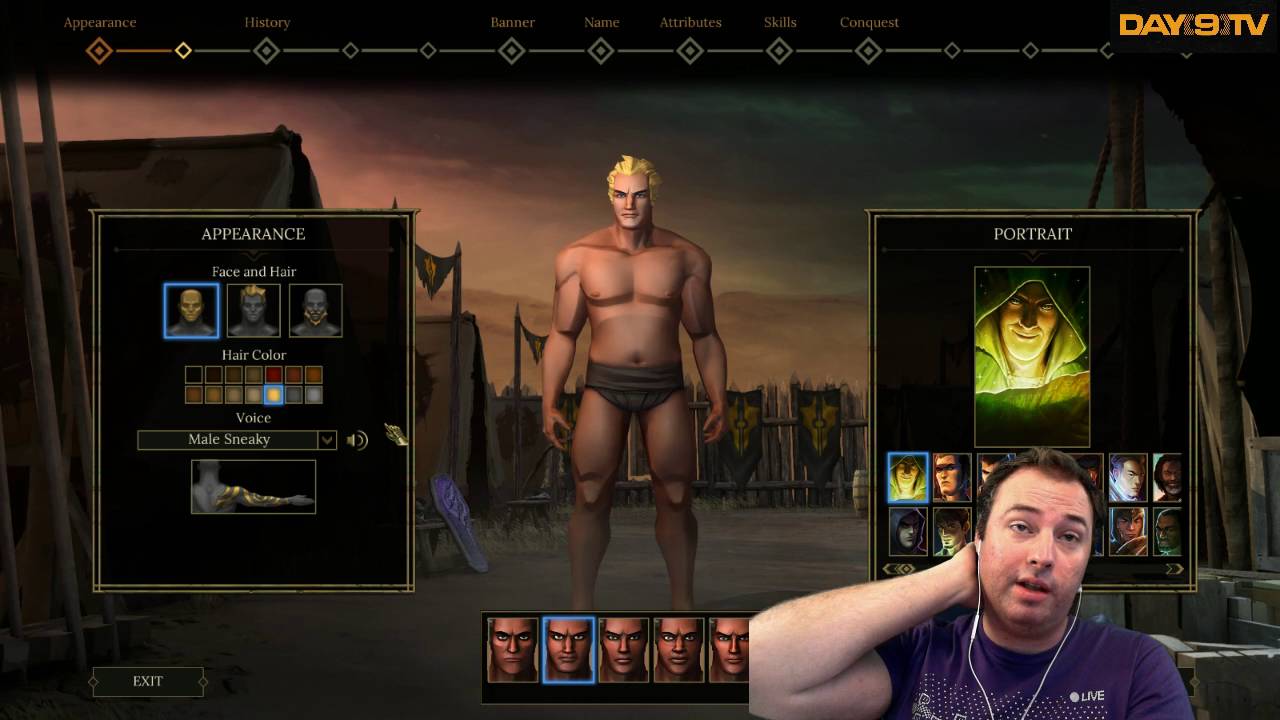Open the Voice selection dropdown

327,439
